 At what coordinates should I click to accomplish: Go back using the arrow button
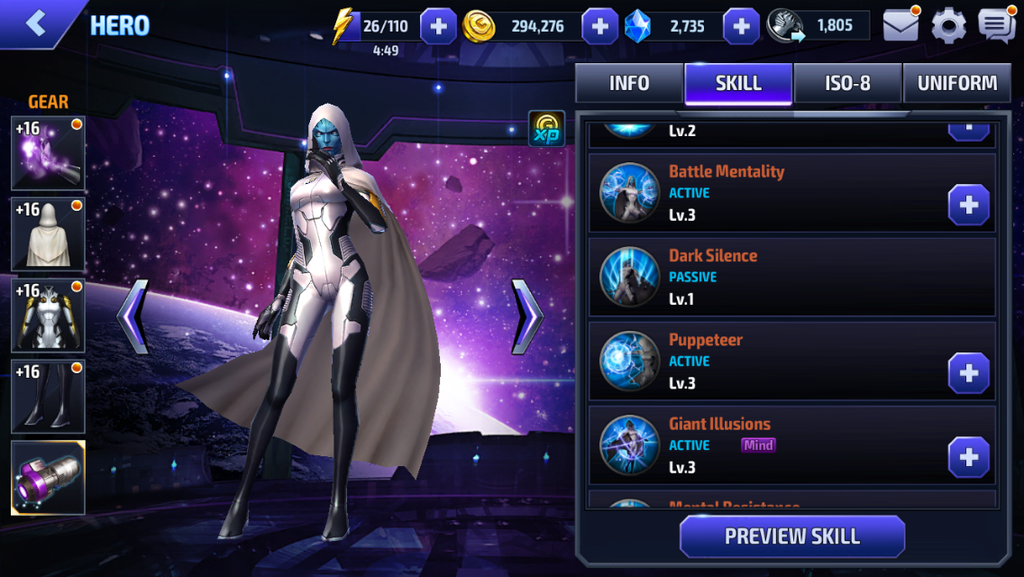pos(37,23)
